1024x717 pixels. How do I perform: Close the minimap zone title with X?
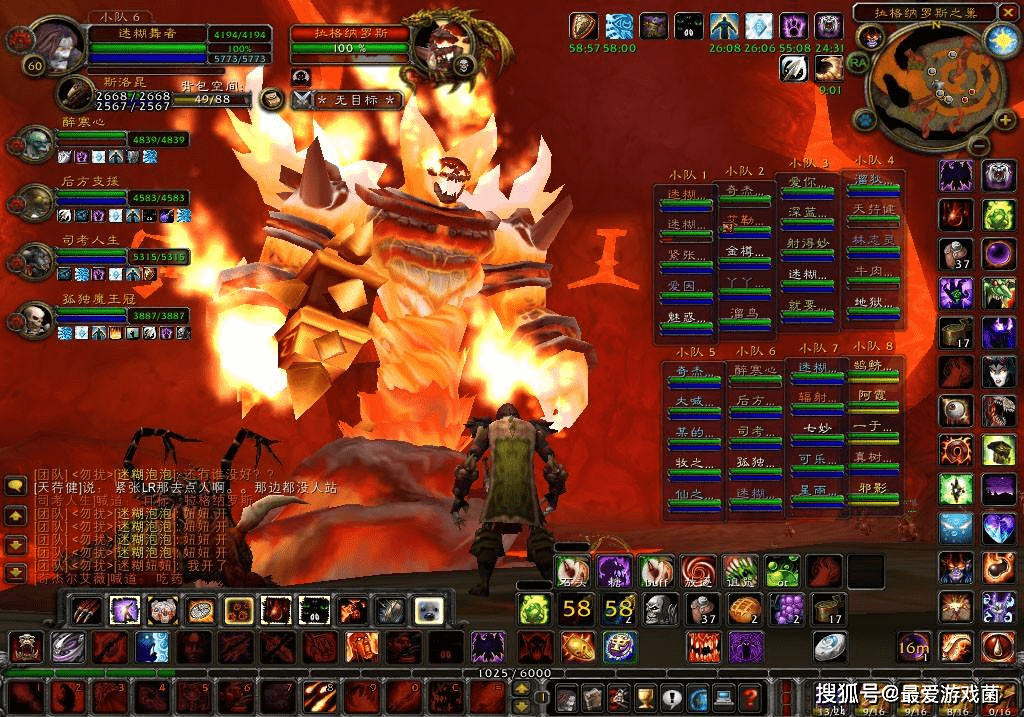coord(1011,12)
